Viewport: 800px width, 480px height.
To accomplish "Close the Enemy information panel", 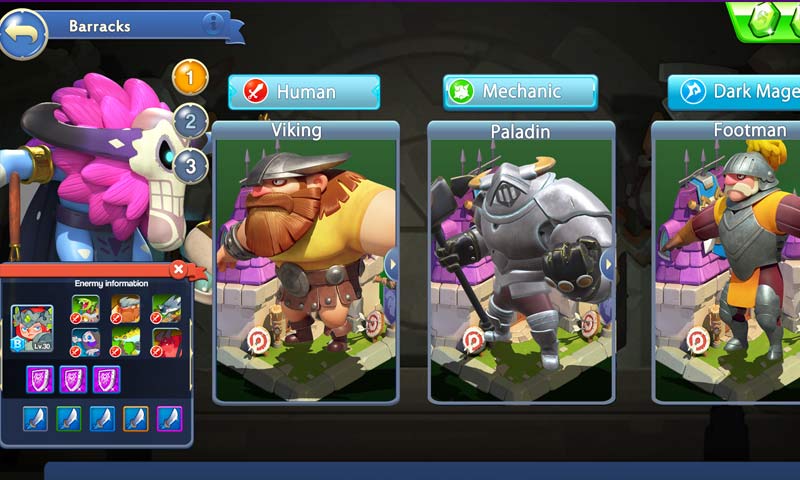I will point(178,269).
